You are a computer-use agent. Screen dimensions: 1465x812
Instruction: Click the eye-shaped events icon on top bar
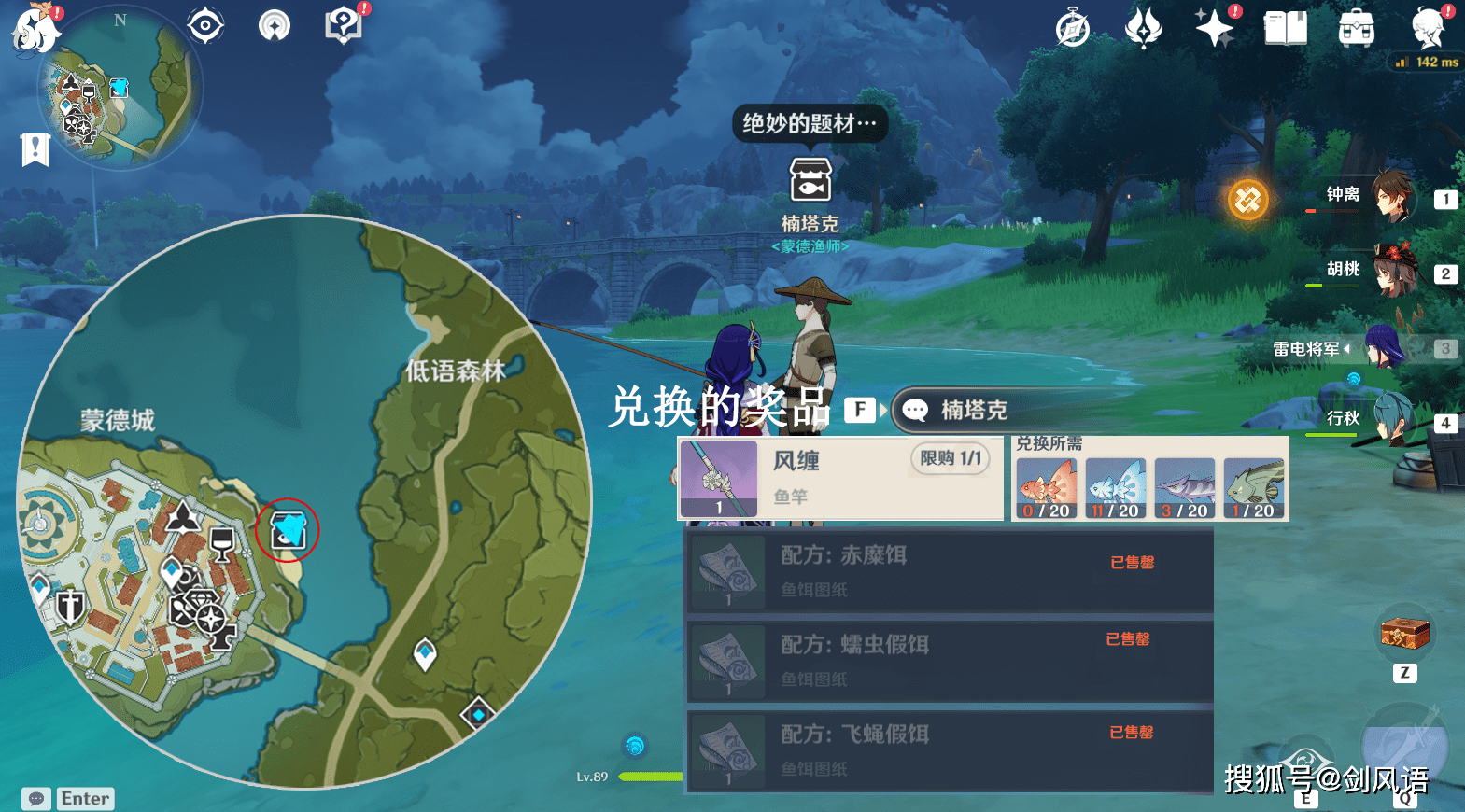coord(204,24)
